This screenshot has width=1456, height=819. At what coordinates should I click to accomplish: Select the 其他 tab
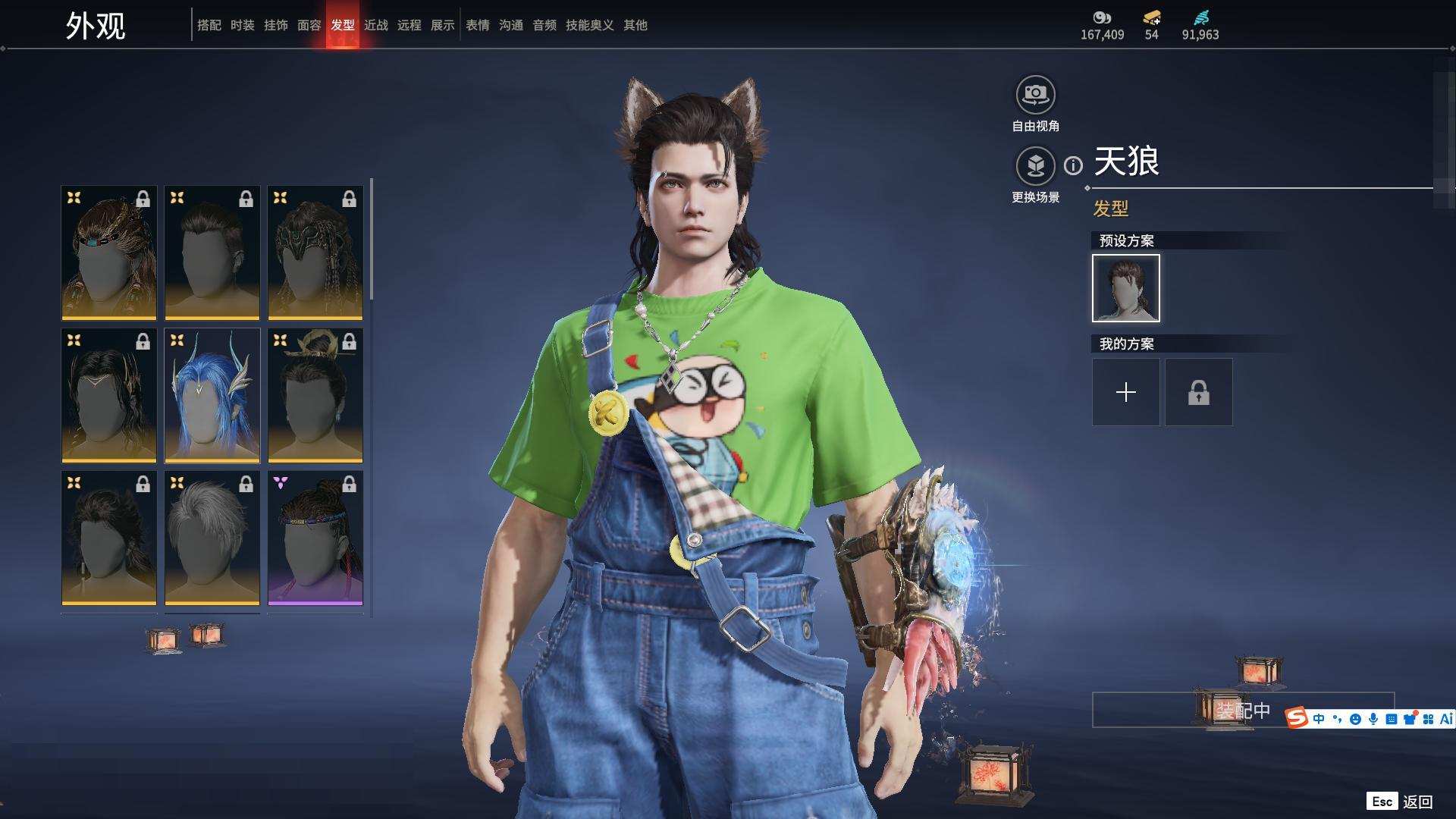pos(635,25)
